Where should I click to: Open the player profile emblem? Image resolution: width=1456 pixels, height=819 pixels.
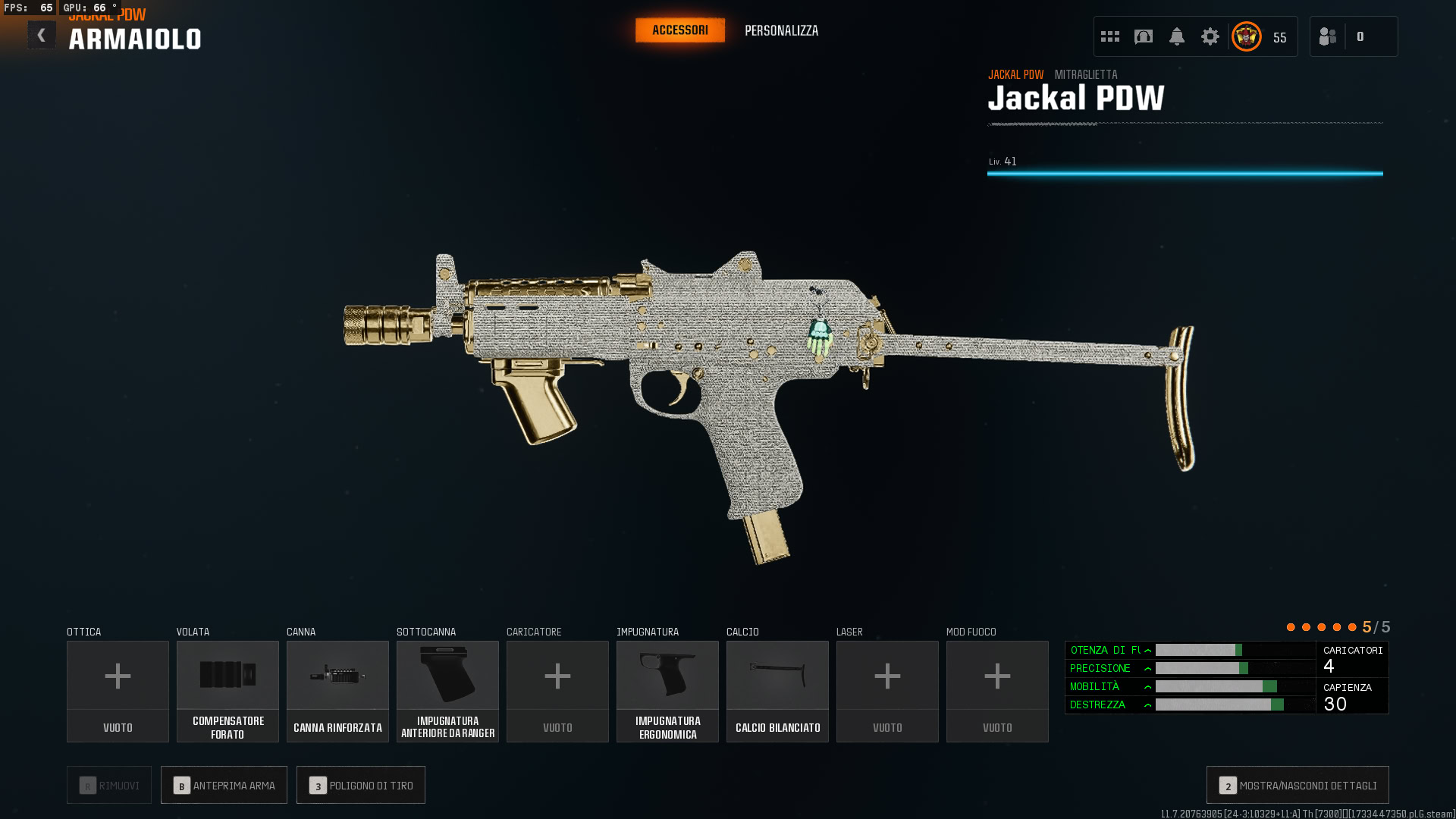tap(1247, 36)
